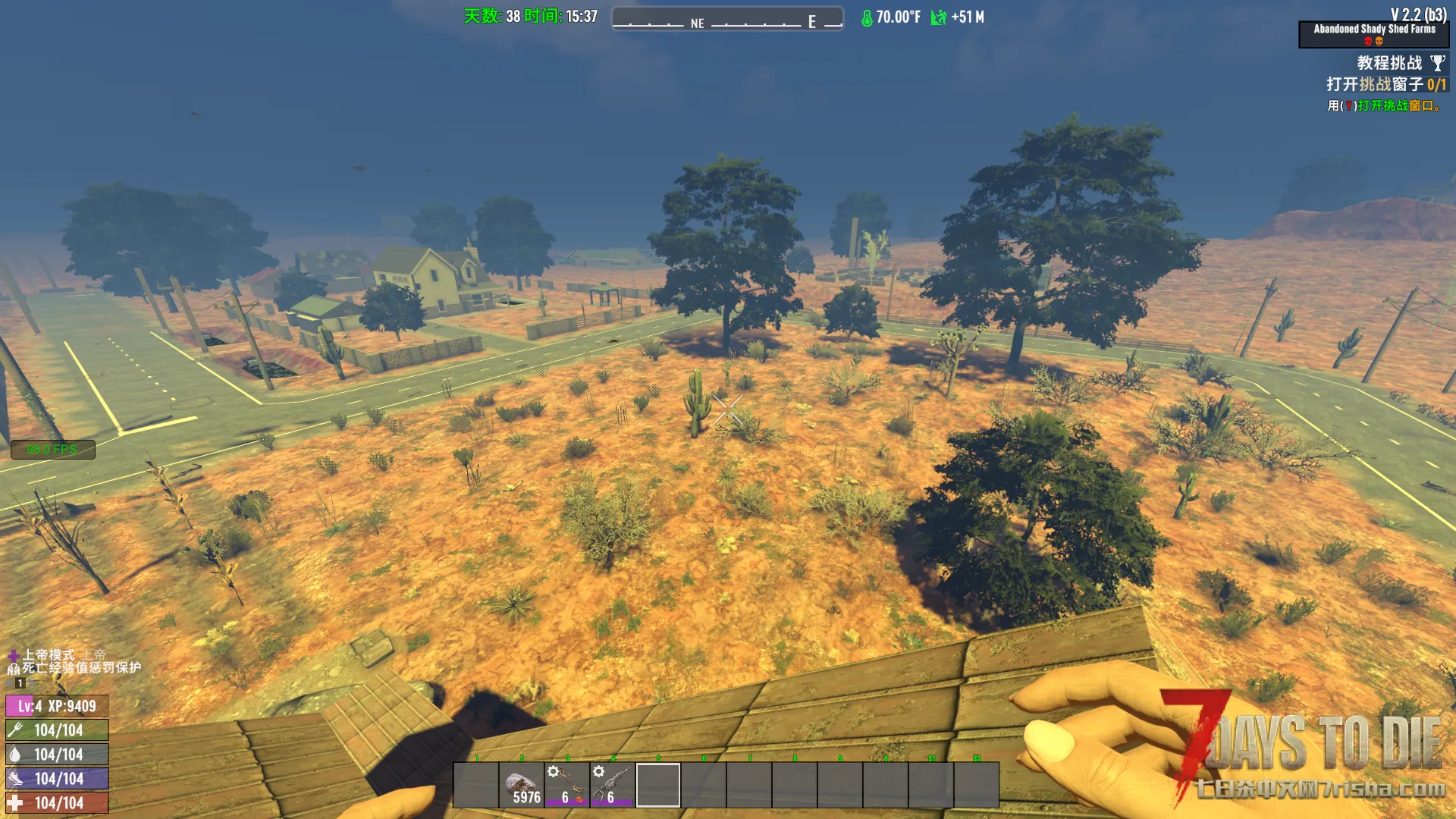
Task: Choose the wooden bow hotbar slot
Action: [x=567, y=785]
